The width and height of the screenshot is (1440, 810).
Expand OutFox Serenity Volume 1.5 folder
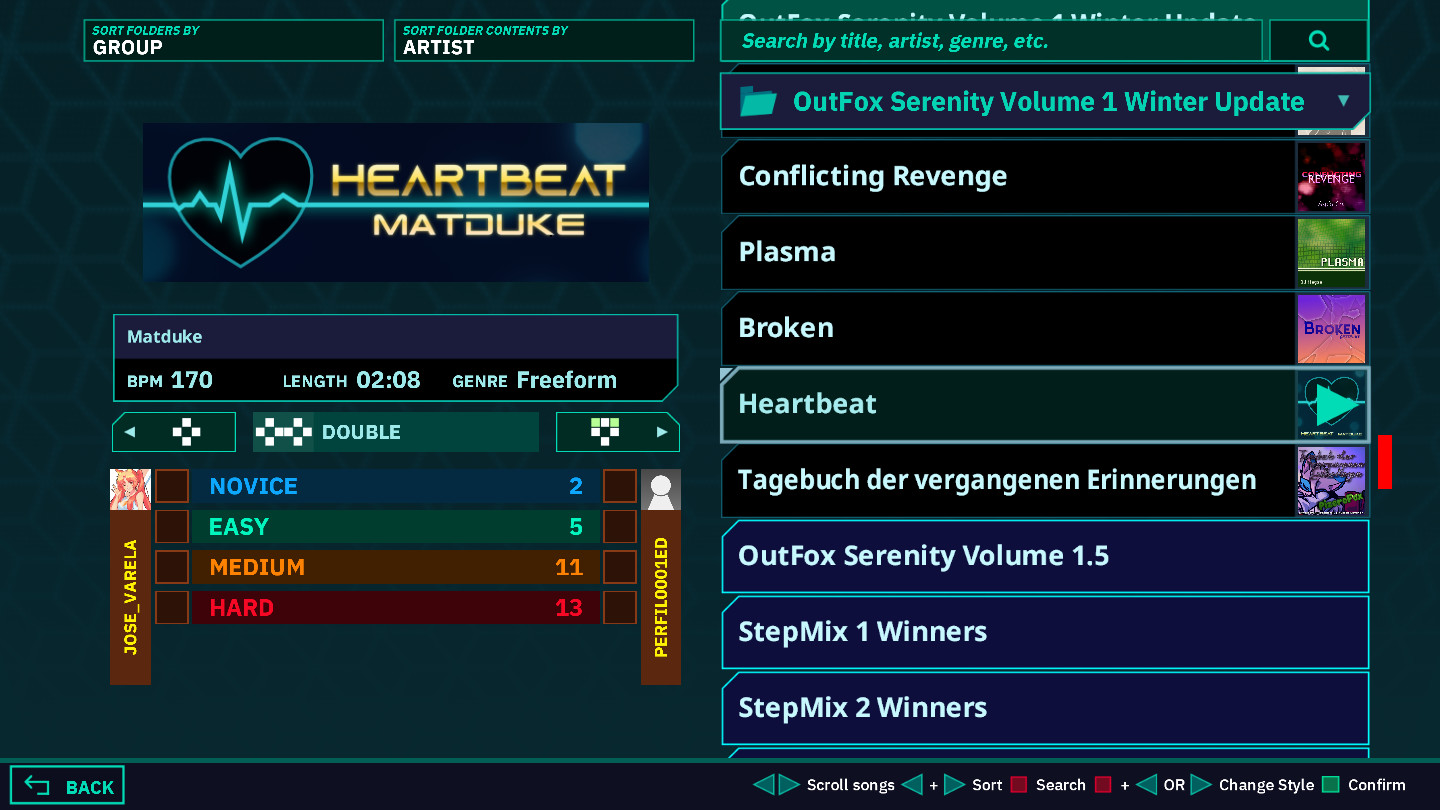[1044, 556]
